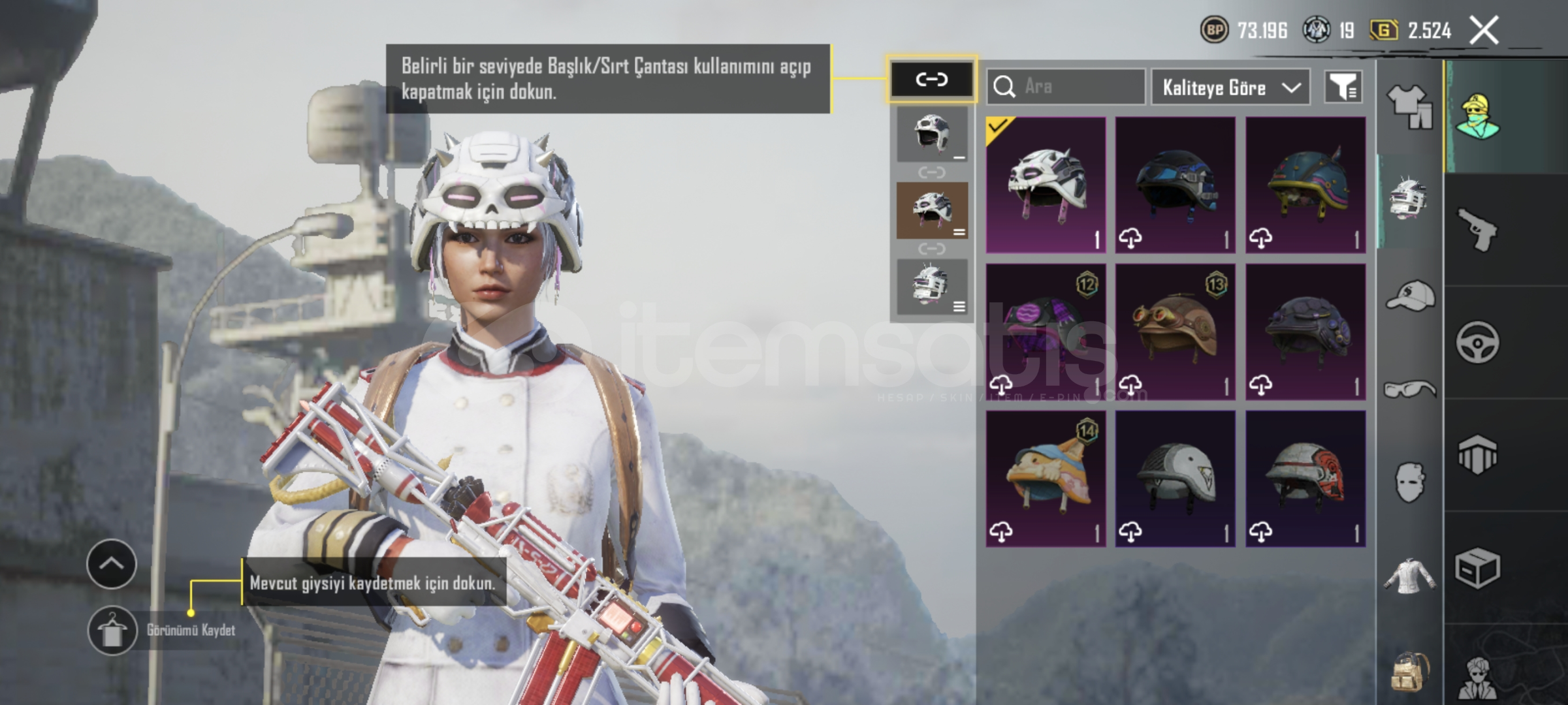Select the equipped white skull helmet skin
The image size is (1568, 705).
point(1046,185)
